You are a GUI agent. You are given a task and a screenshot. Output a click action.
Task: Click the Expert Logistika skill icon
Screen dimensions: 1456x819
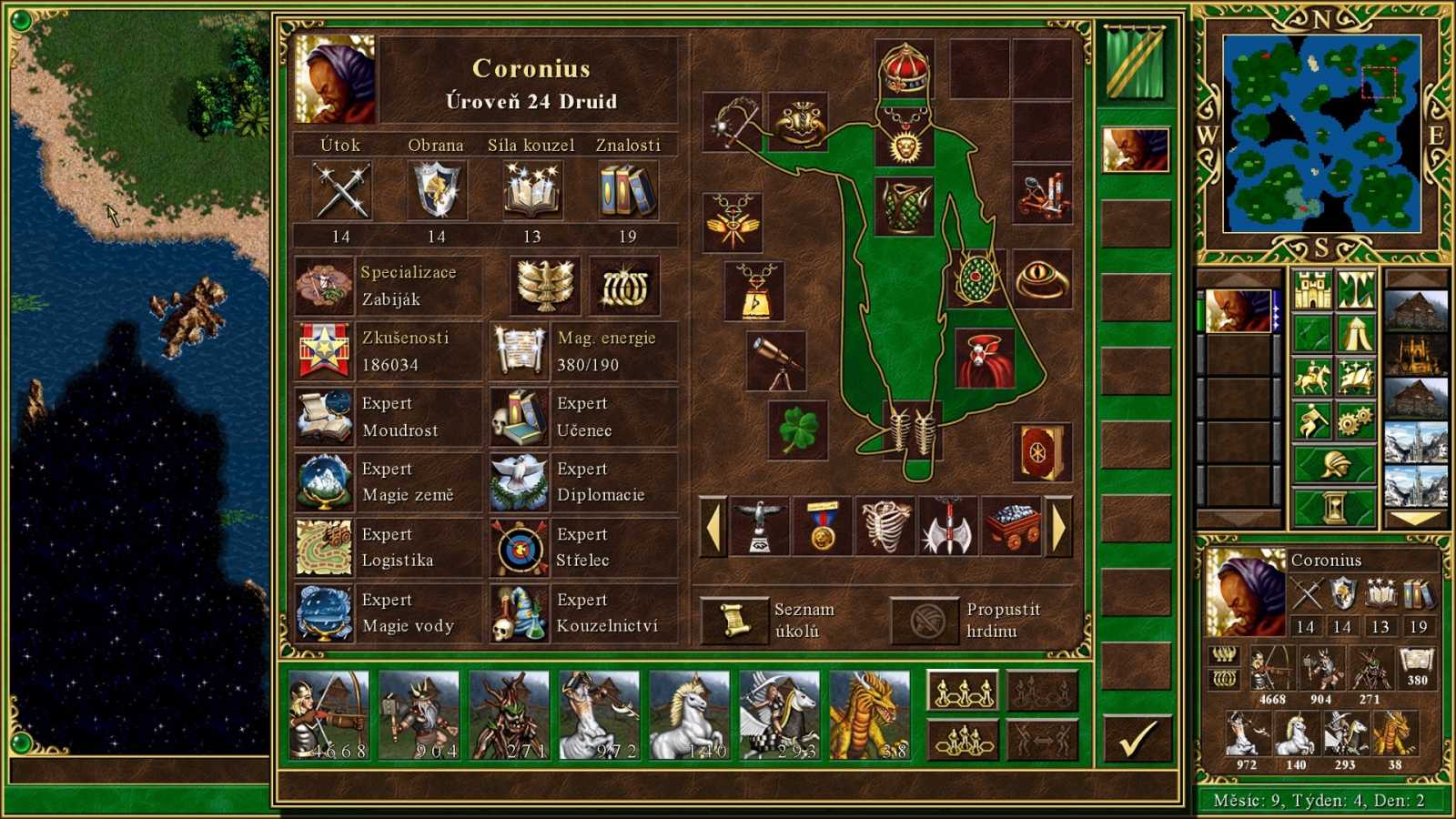[325, 547]
